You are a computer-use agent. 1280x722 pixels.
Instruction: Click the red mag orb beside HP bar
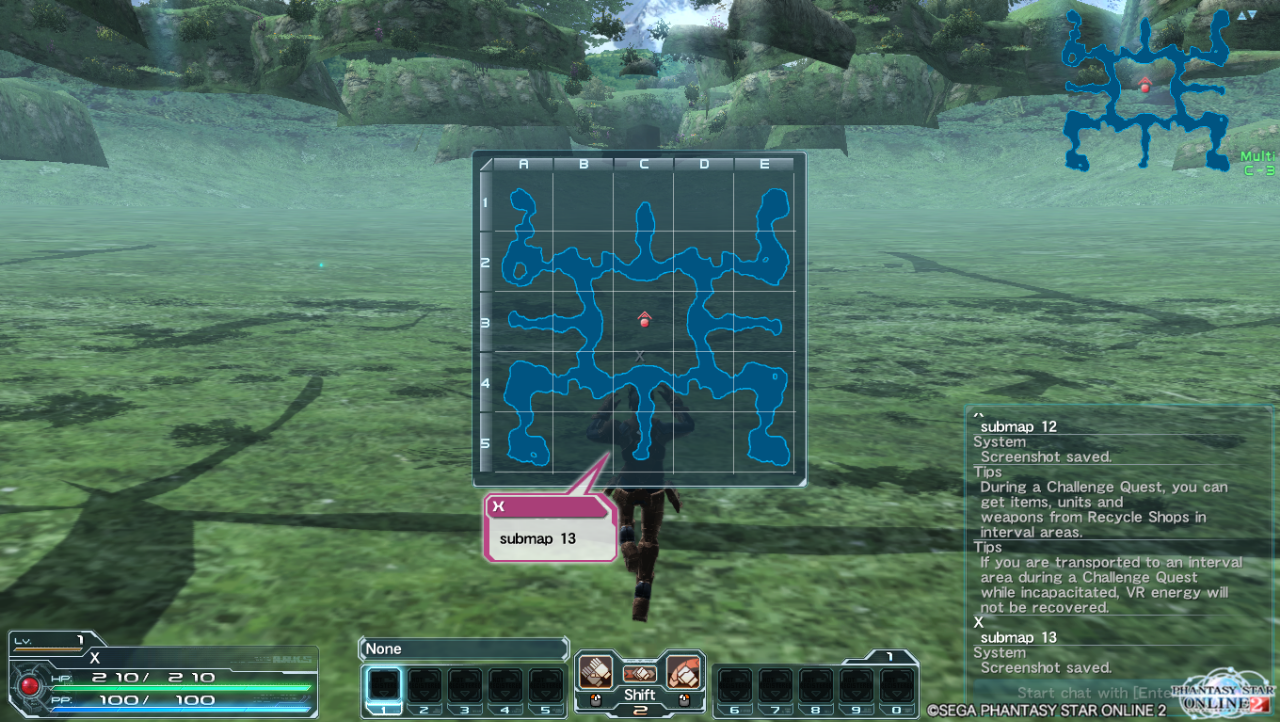[x=30, y=687]
